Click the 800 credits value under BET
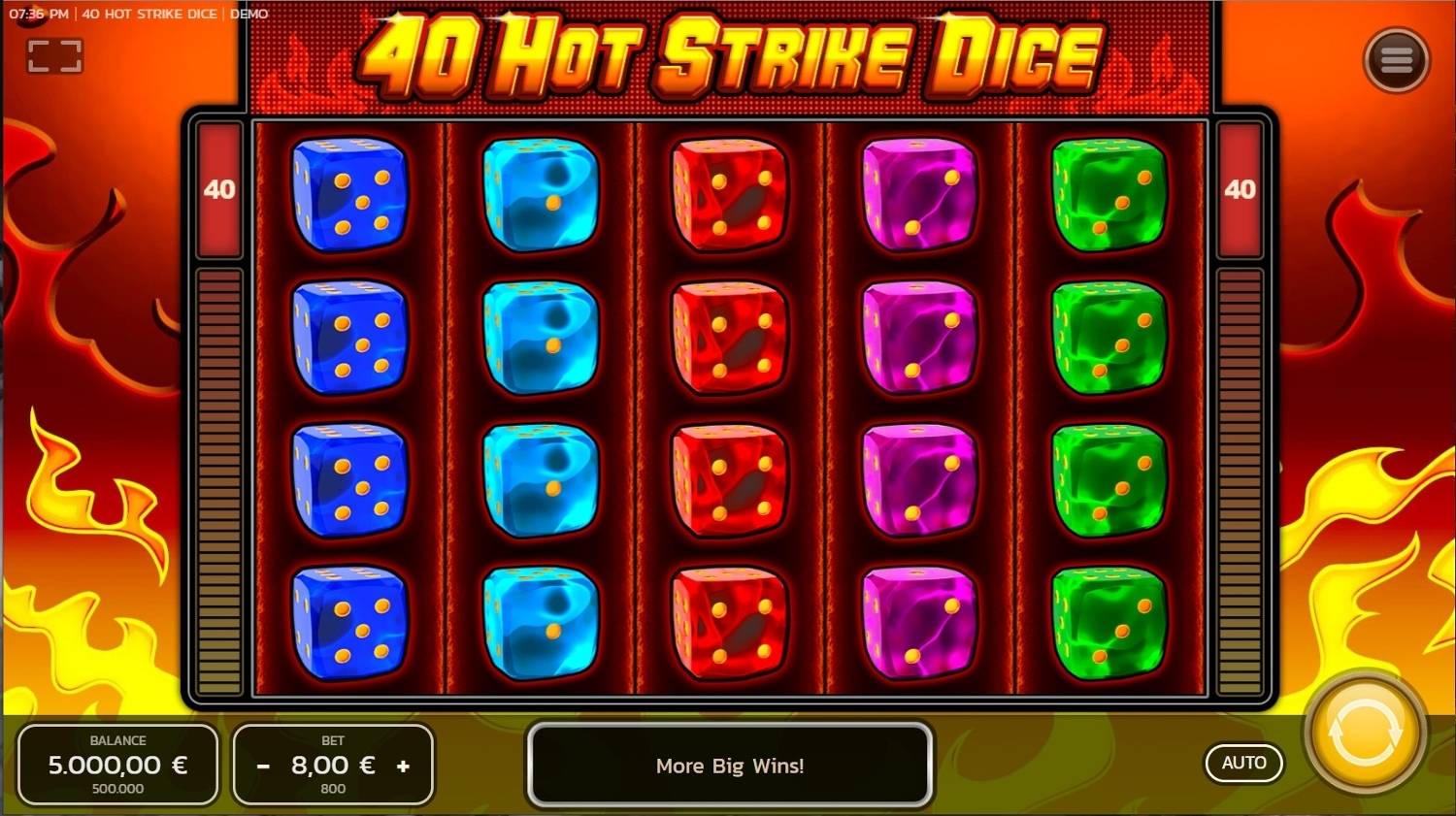Image resolution: width=1456 pixels, height=816 pixels. click(333, 789)
